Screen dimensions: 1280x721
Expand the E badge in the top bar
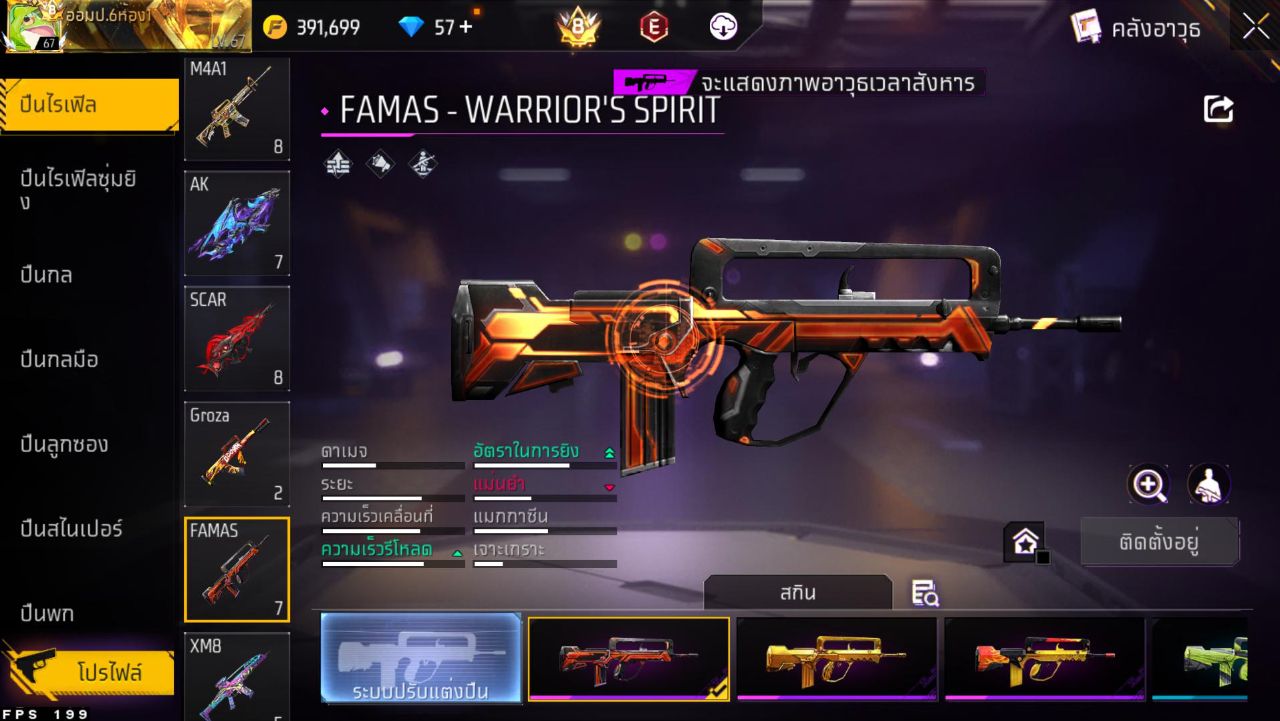coord(655,27)
